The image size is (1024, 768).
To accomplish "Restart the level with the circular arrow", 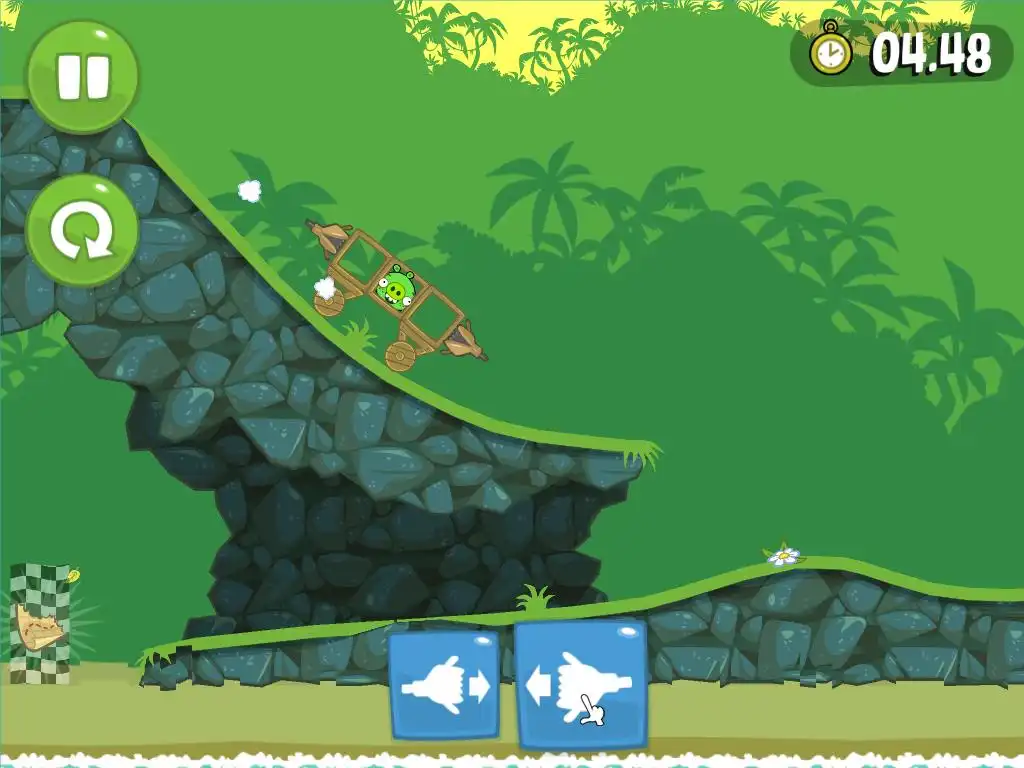I will pyautogui.click(x=82, y=231).
